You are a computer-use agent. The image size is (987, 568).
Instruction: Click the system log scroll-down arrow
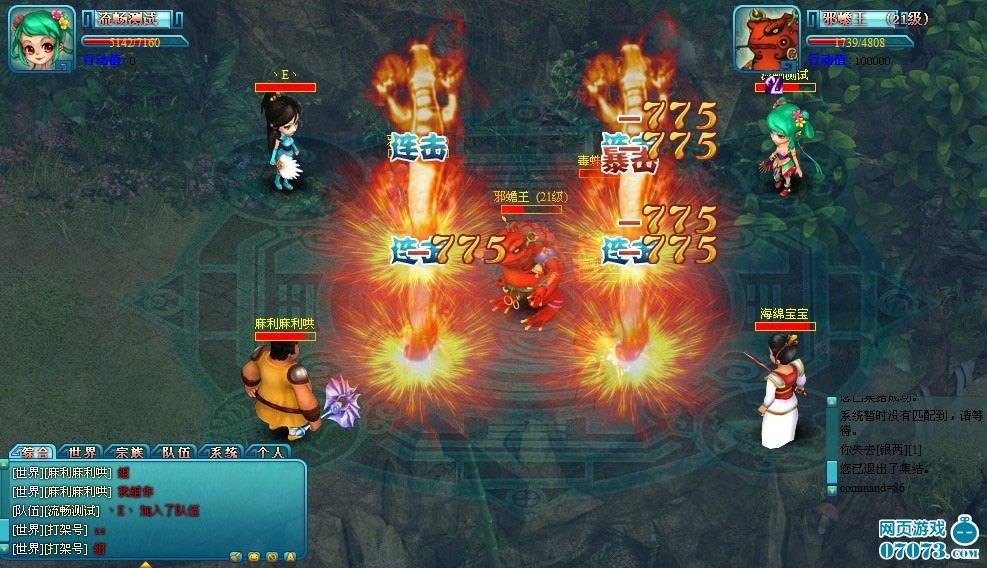[832, 489]
